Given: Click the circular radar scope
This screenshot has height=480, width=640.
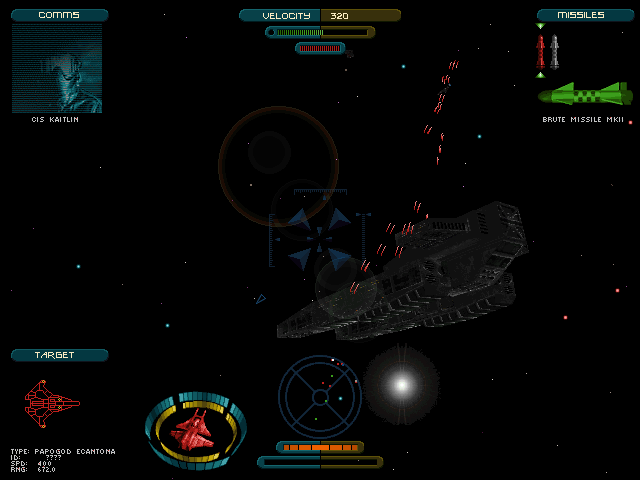Looking at the screenshot, I should (x=319, y=389).
